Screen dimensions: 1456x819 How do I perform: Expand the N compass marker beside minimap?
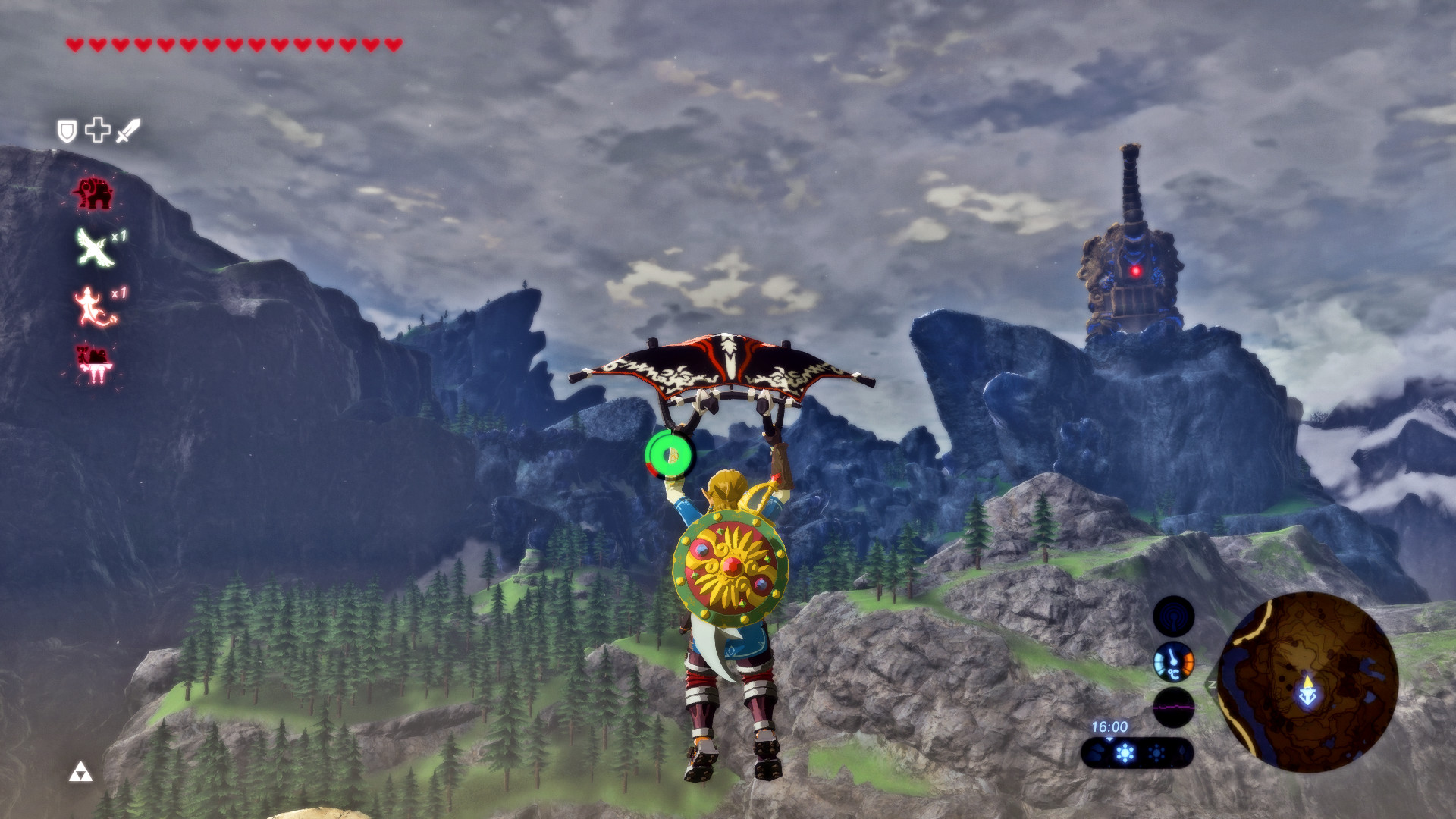[x=1212, y=684]
